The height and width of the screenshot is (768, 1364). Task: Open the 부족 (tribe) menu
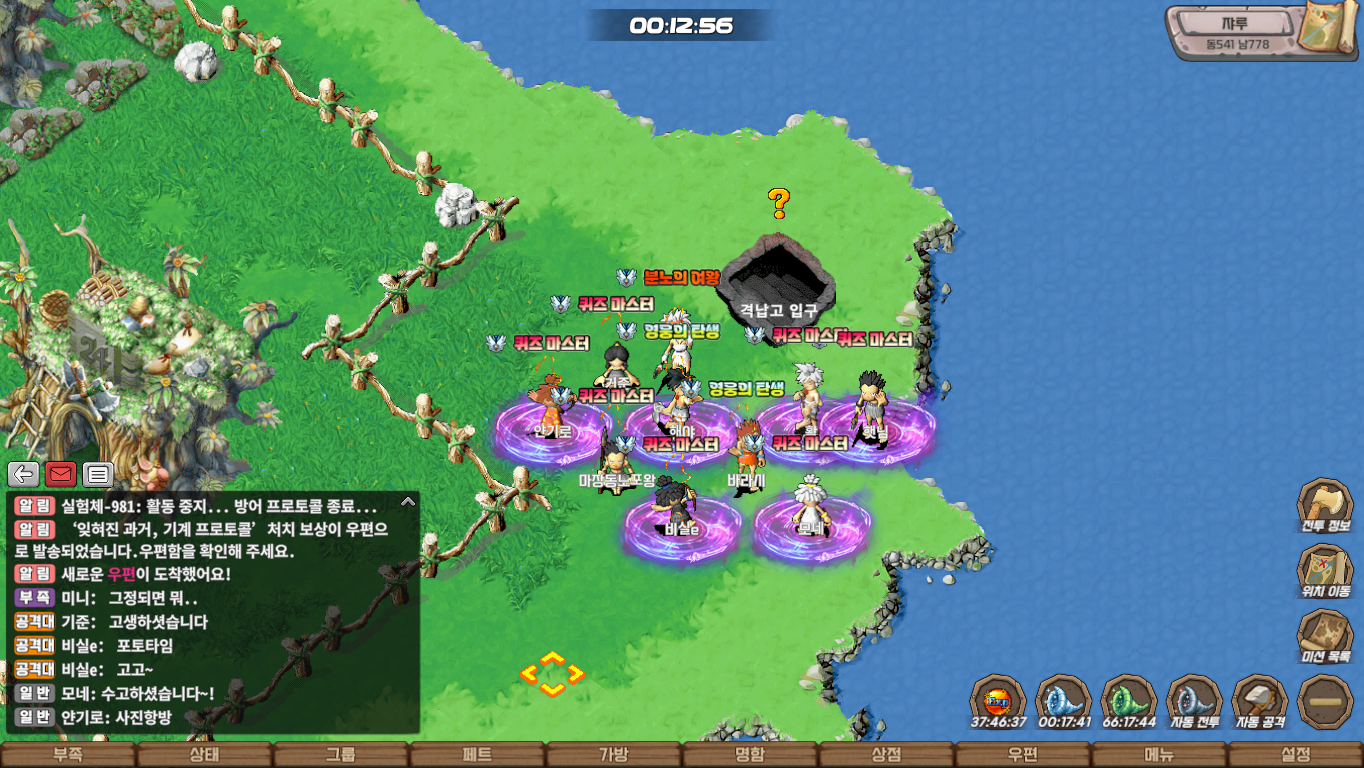click(68, 755)
